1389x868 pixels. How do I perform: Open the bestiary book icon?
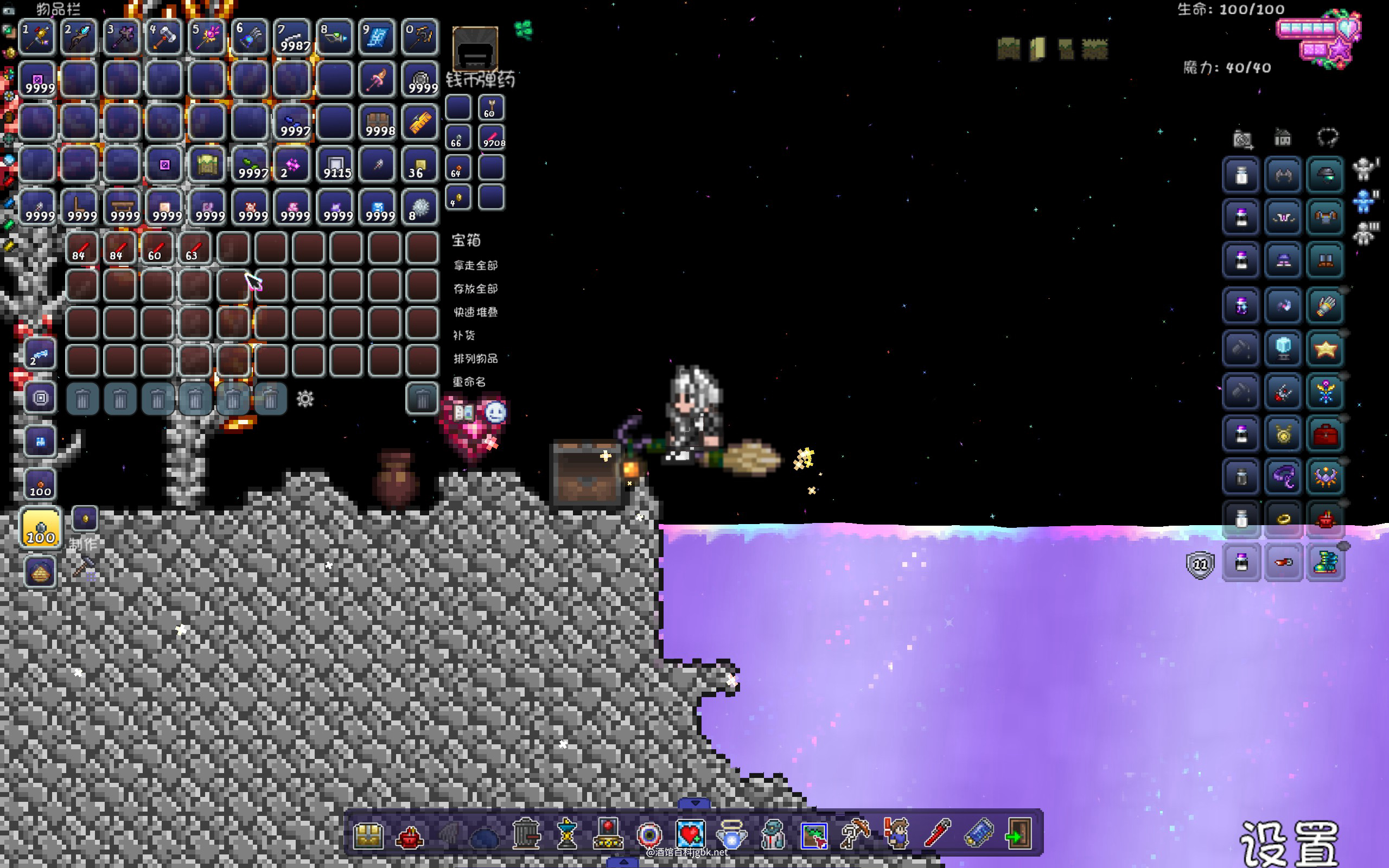click(463, 413)
